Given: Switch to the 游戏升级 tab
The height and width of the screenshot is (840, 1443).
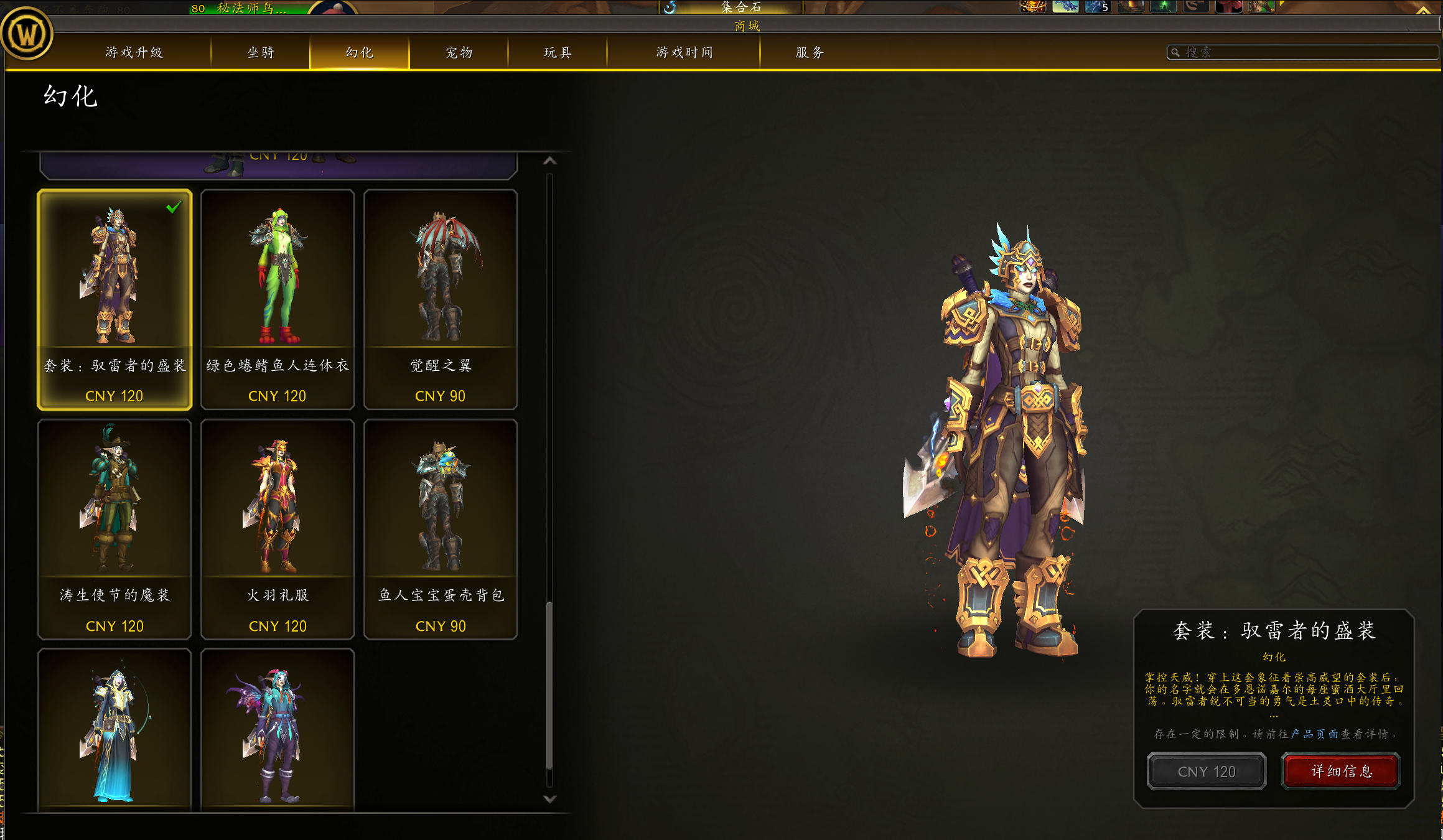Looking at the screenshot, I should pos(134,52).
